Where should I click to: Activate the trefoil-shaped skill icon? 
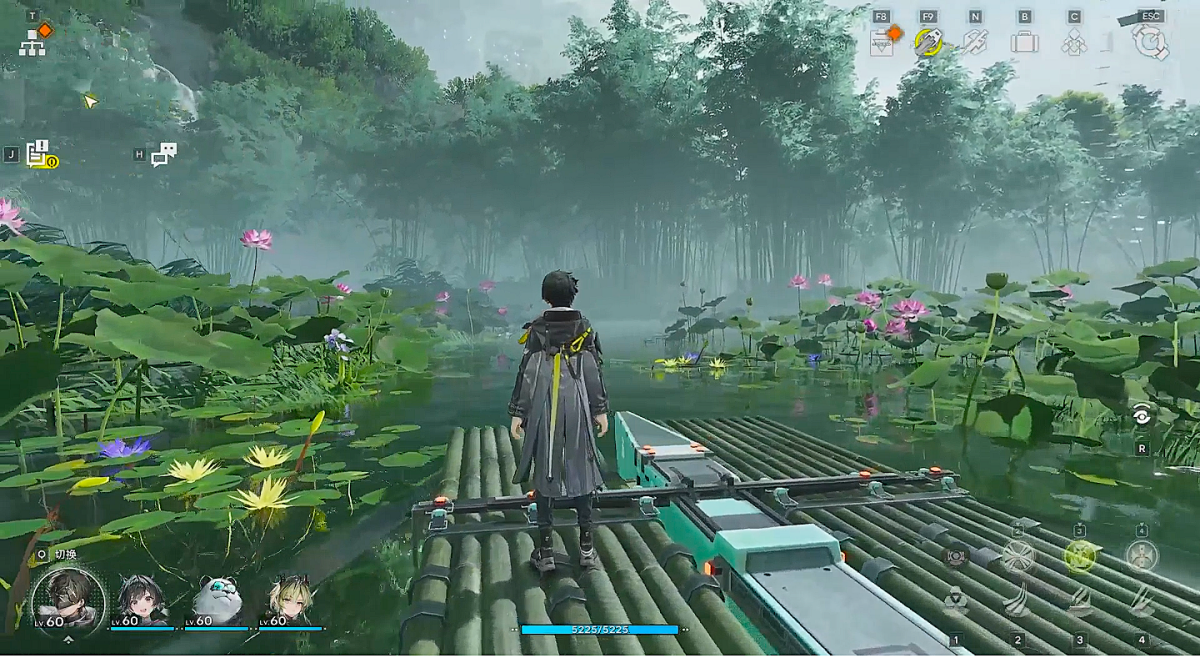click(956, 601)
